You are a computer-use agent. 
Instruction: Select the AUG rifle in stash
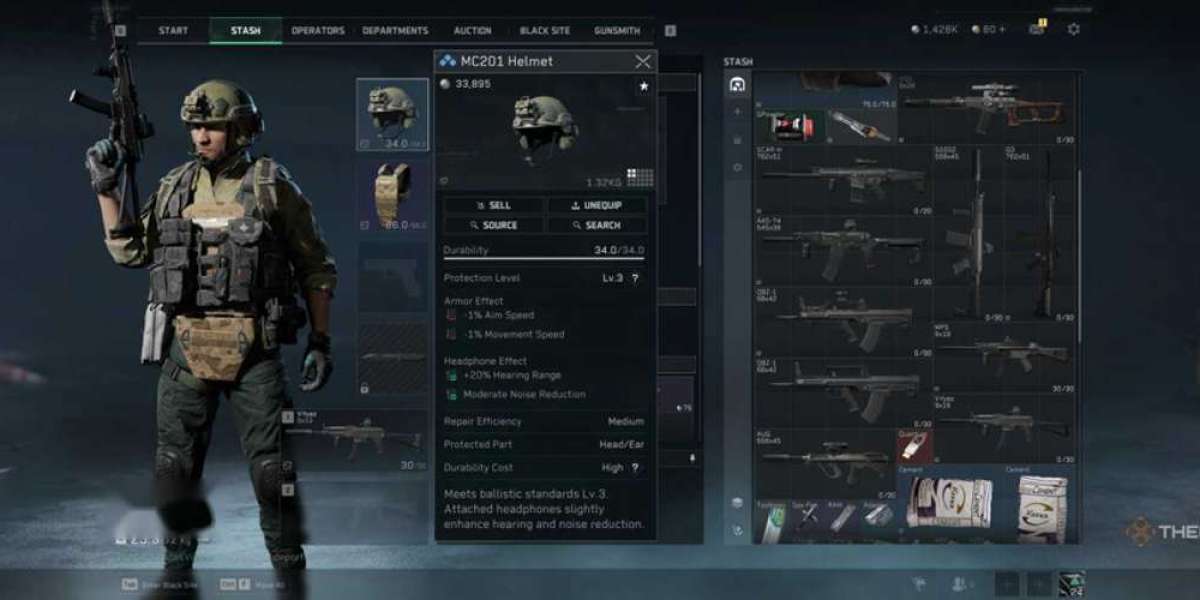(825, 460)
